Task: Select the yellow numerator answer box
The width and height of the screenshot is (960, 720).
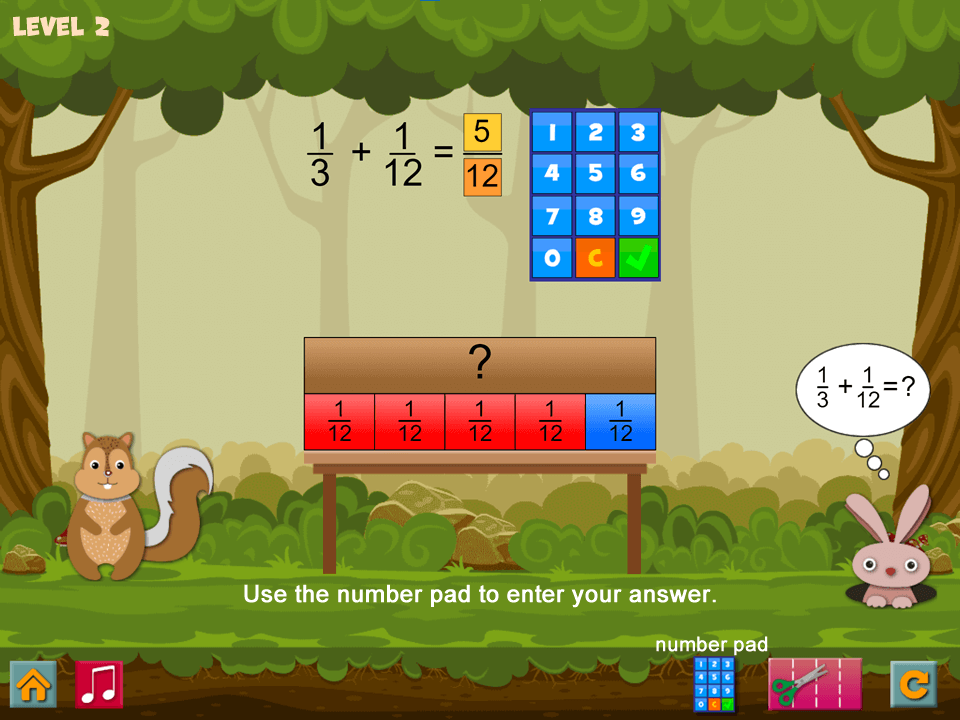Action: coord(482,133)
